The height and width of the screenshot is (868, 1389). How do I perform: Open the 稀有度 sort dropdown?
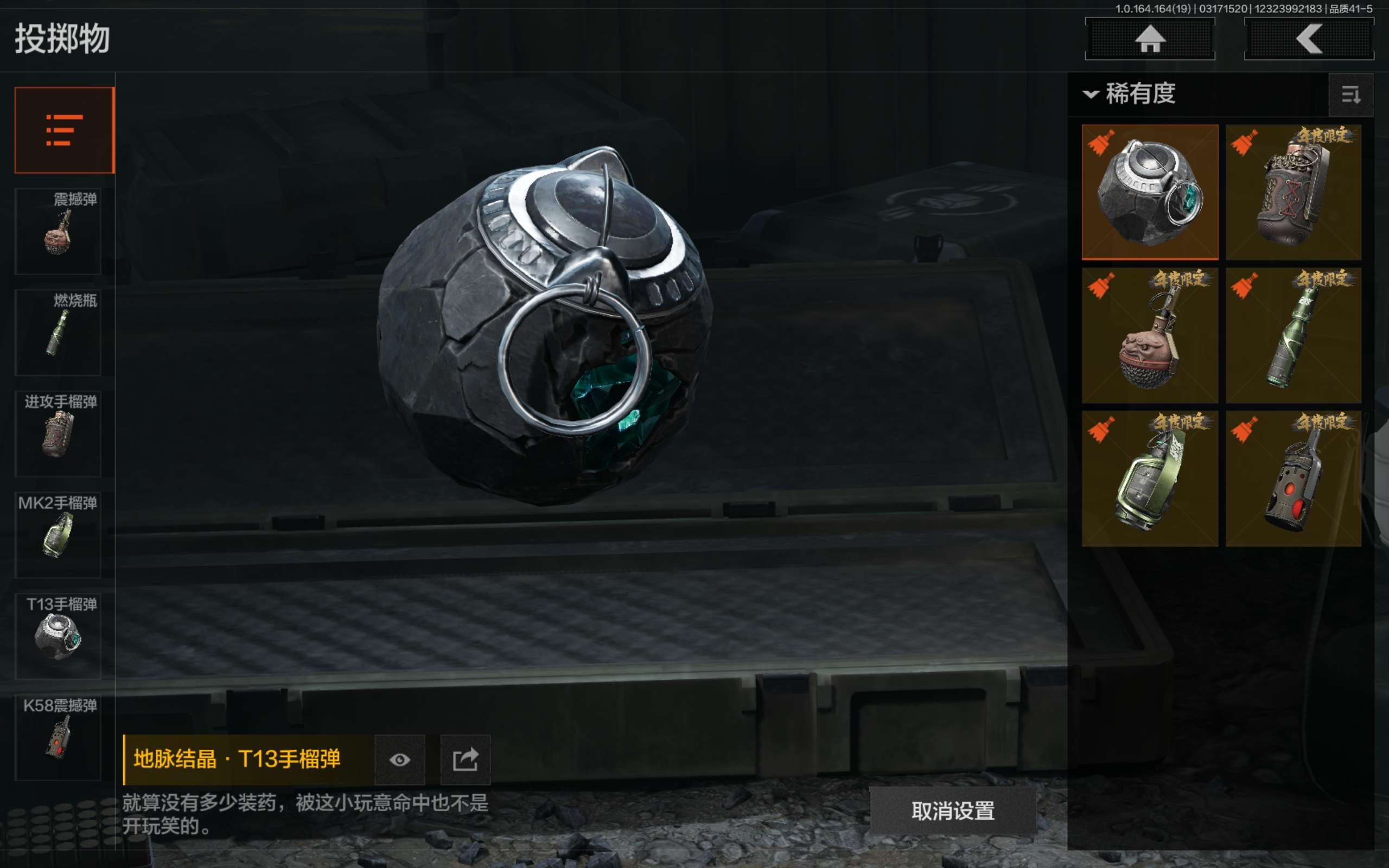pos(1131,93)
